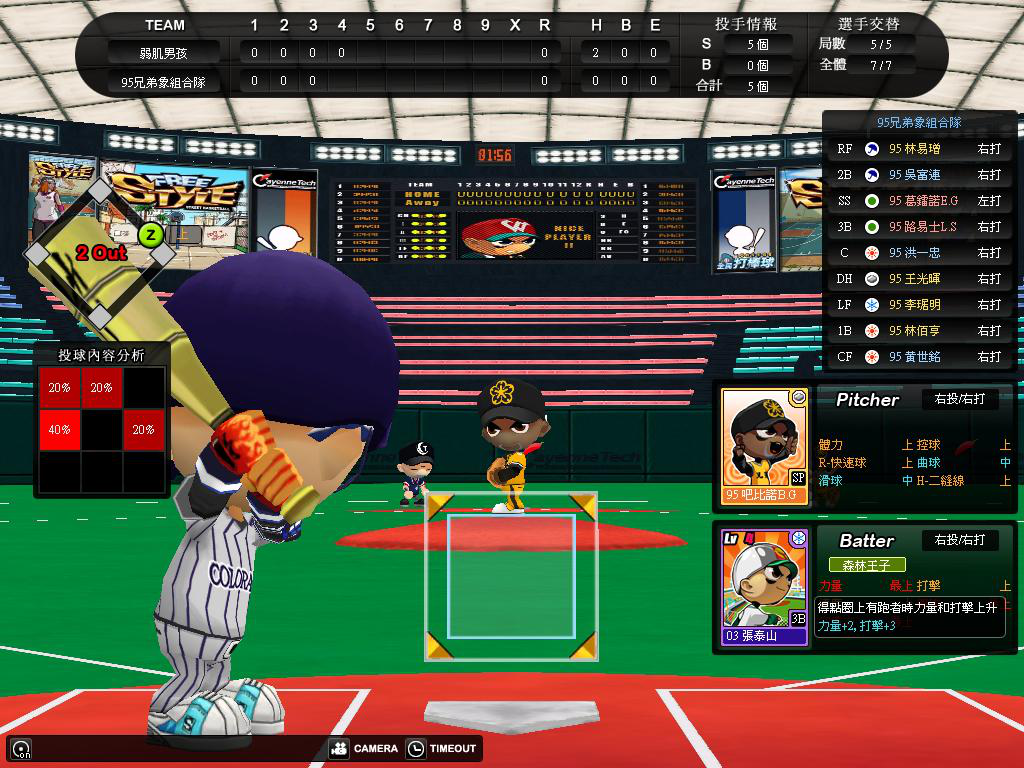Image resolution: width=1024 pixels, height=768 pixels.
Task: Click the 投手情報 pitcher info header
Action: [746, 24]
